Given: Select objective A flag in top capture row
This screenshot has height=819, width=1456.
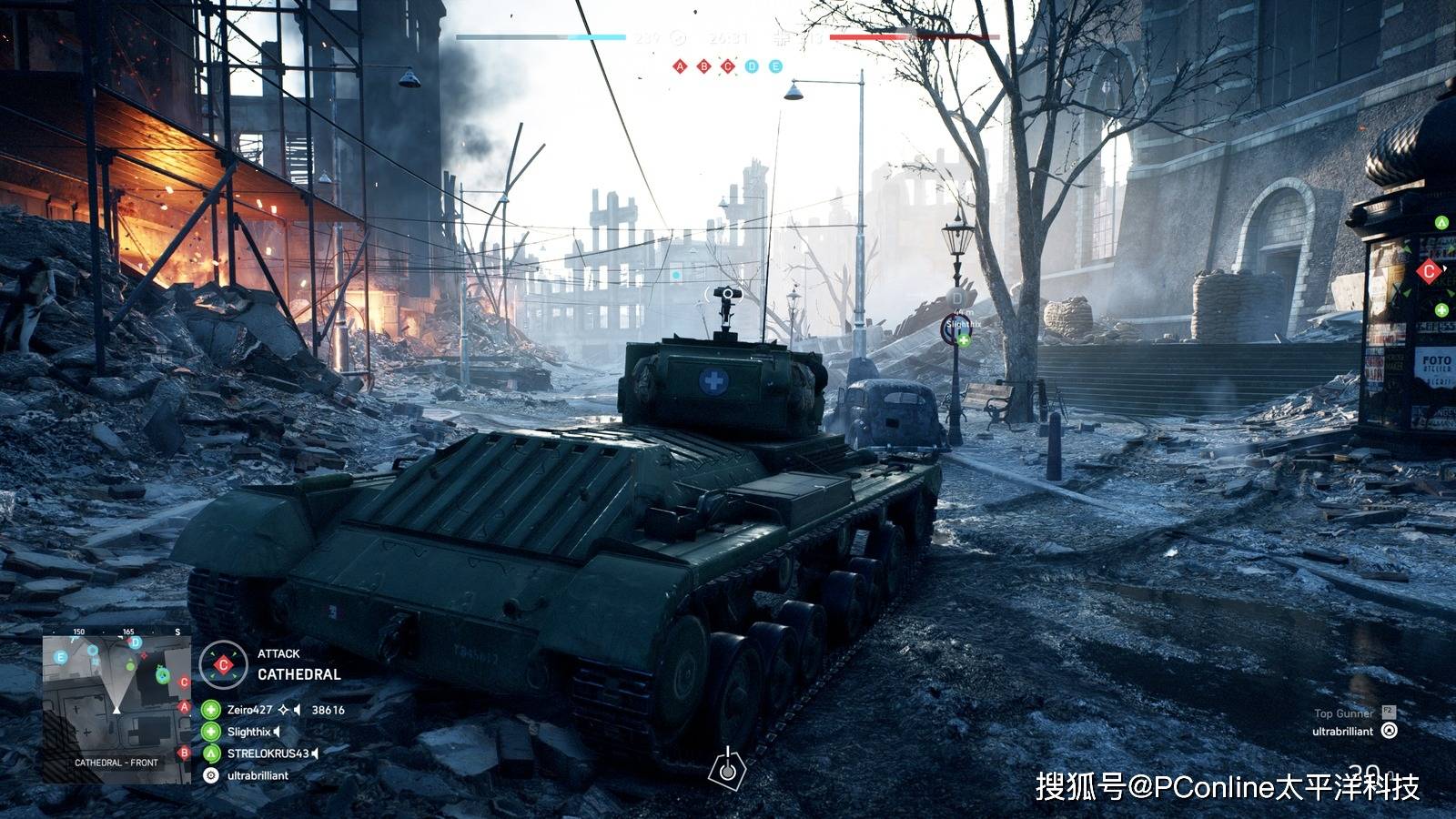Looking at the screenshot, I should (680, 66).
